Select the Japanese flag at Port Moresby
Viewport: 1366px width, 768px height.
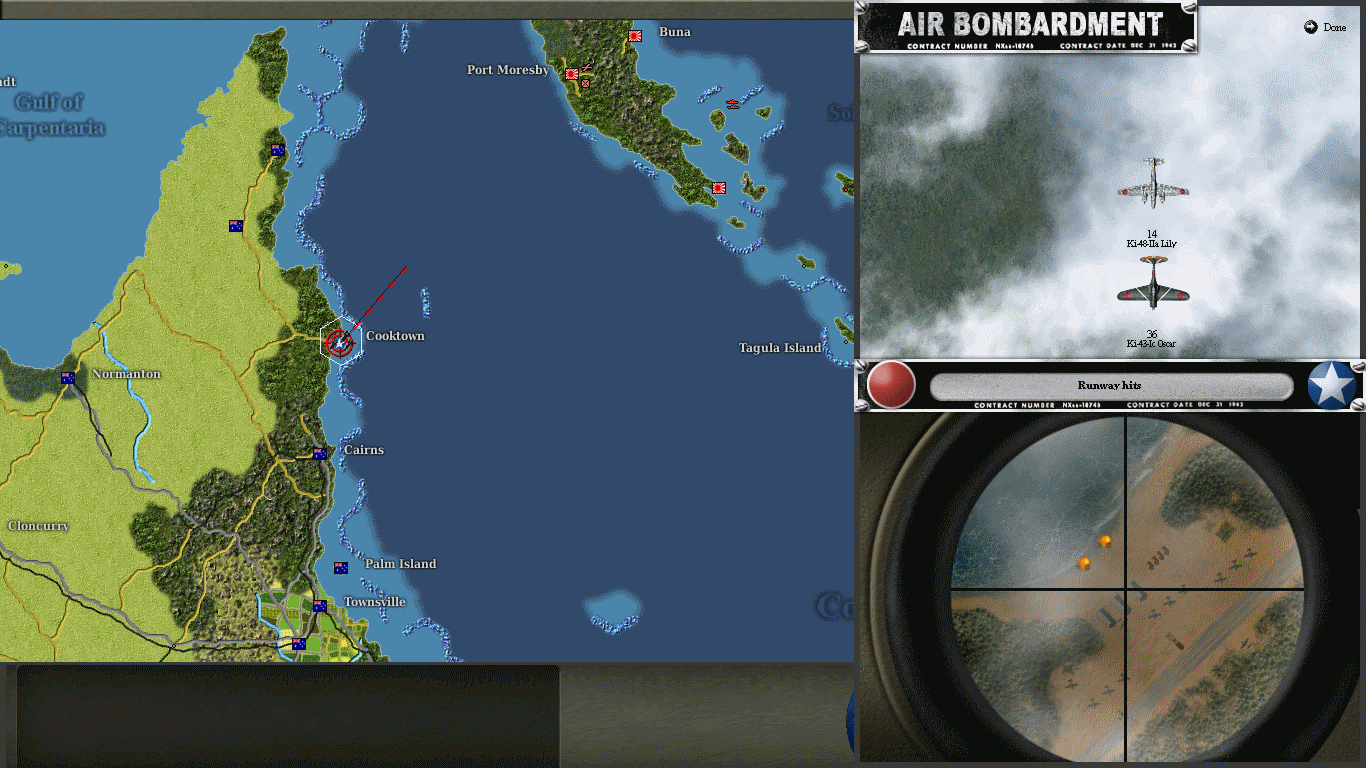coord(570,72)
